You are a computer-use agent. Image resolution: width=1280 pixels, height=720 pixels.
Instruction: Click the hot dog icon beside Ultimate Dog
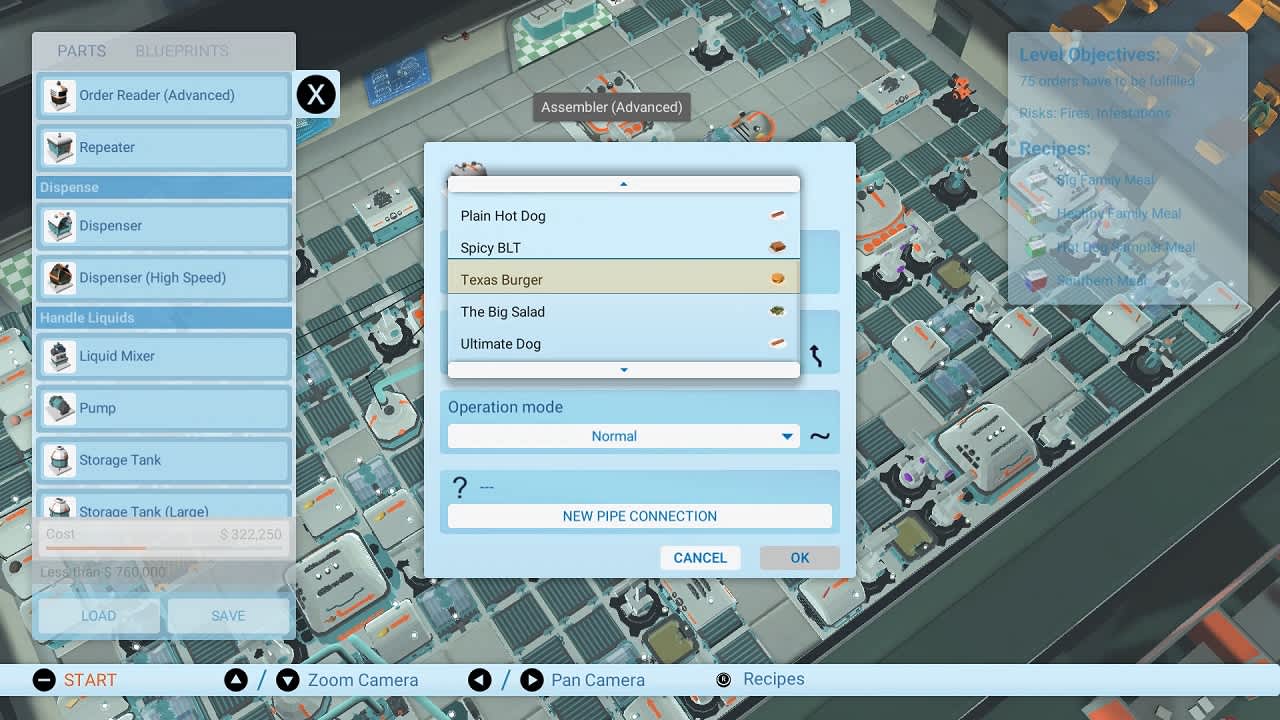coord(777,343)
